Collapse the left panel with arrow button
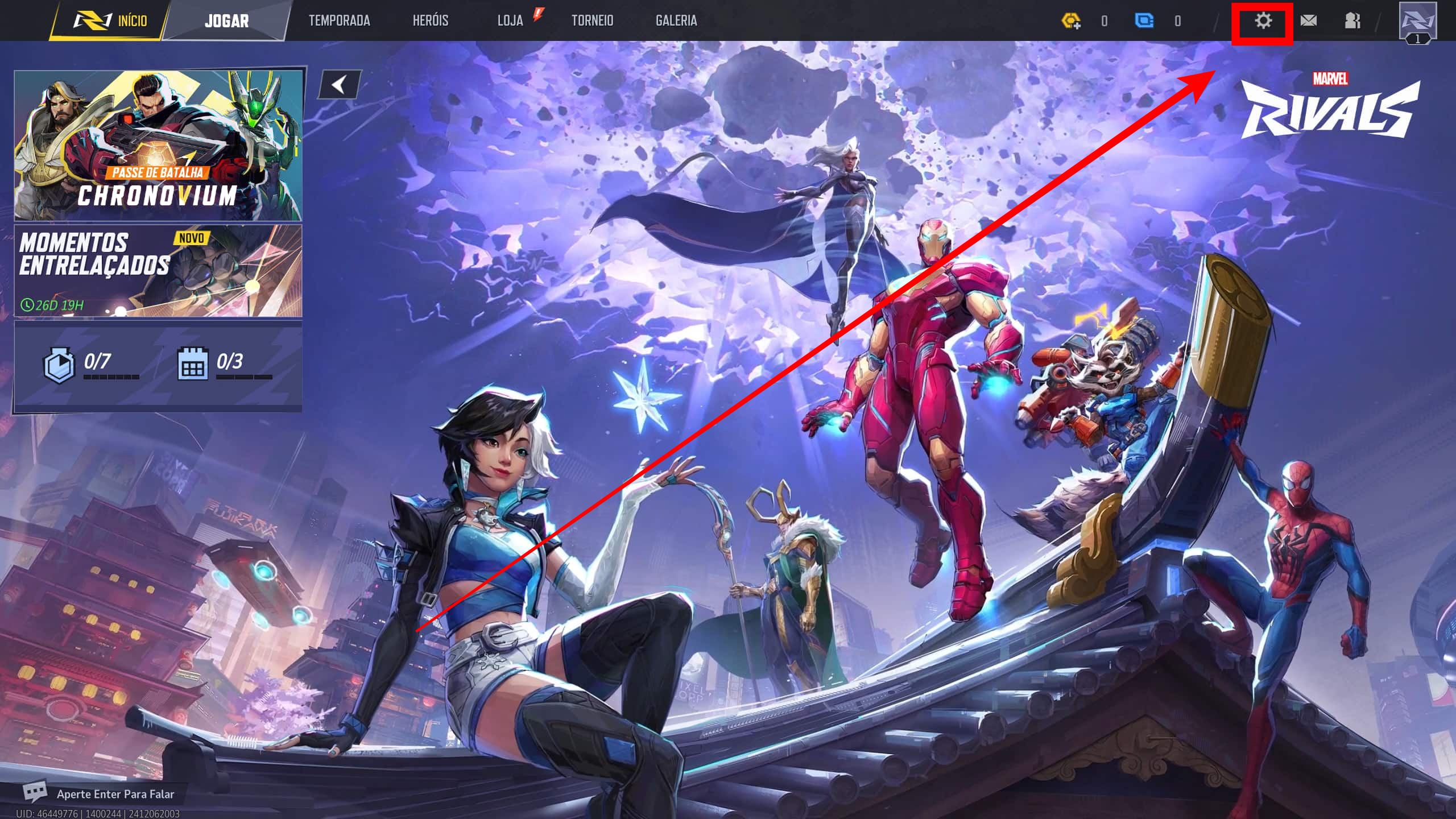The width and height of the screenshot is (1456, 819). pos(340,85)
